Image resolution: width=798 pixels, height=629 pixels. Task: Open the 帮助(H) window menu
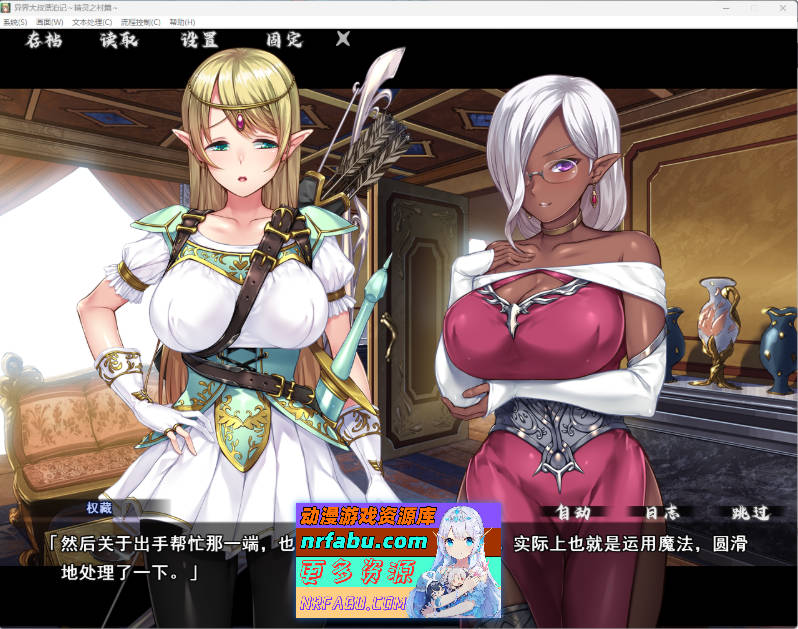(183, 21)
